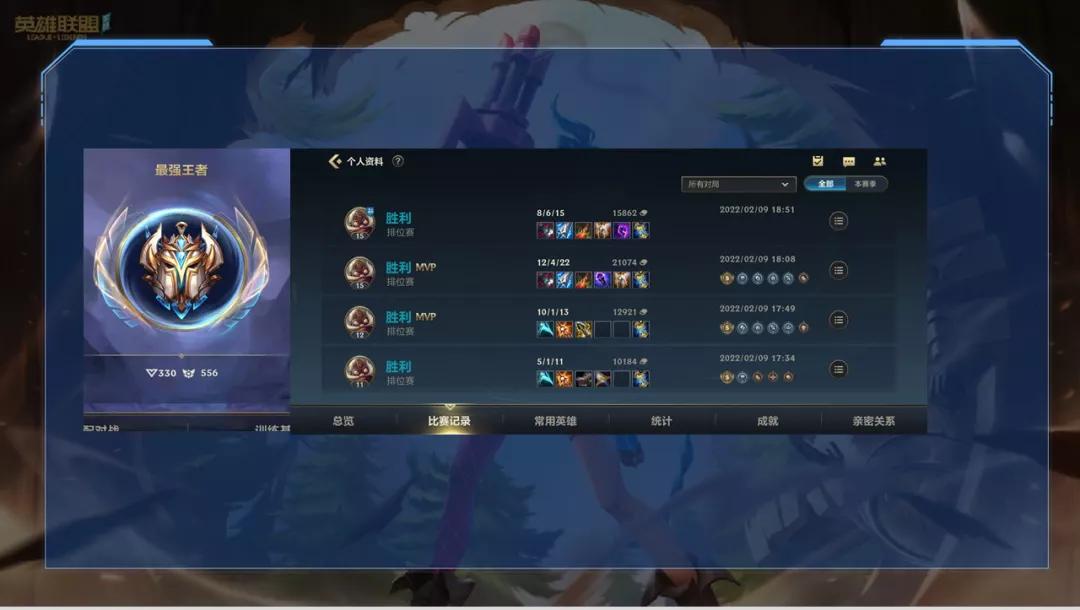View details of the 17:49 match

839,320
